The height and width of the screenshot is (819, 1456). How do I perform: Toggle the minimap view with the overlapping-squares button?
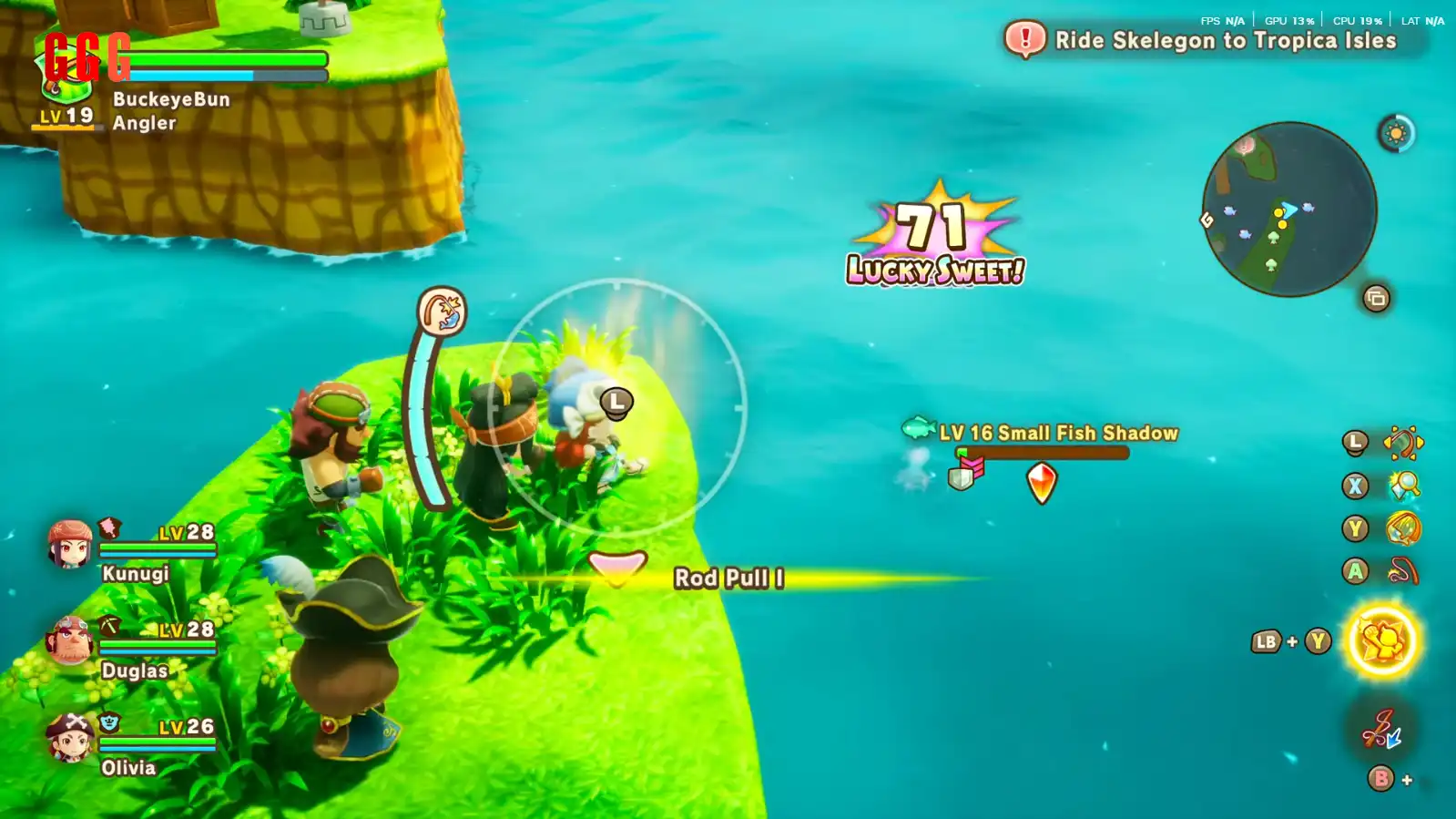[x=1376, y=298]
